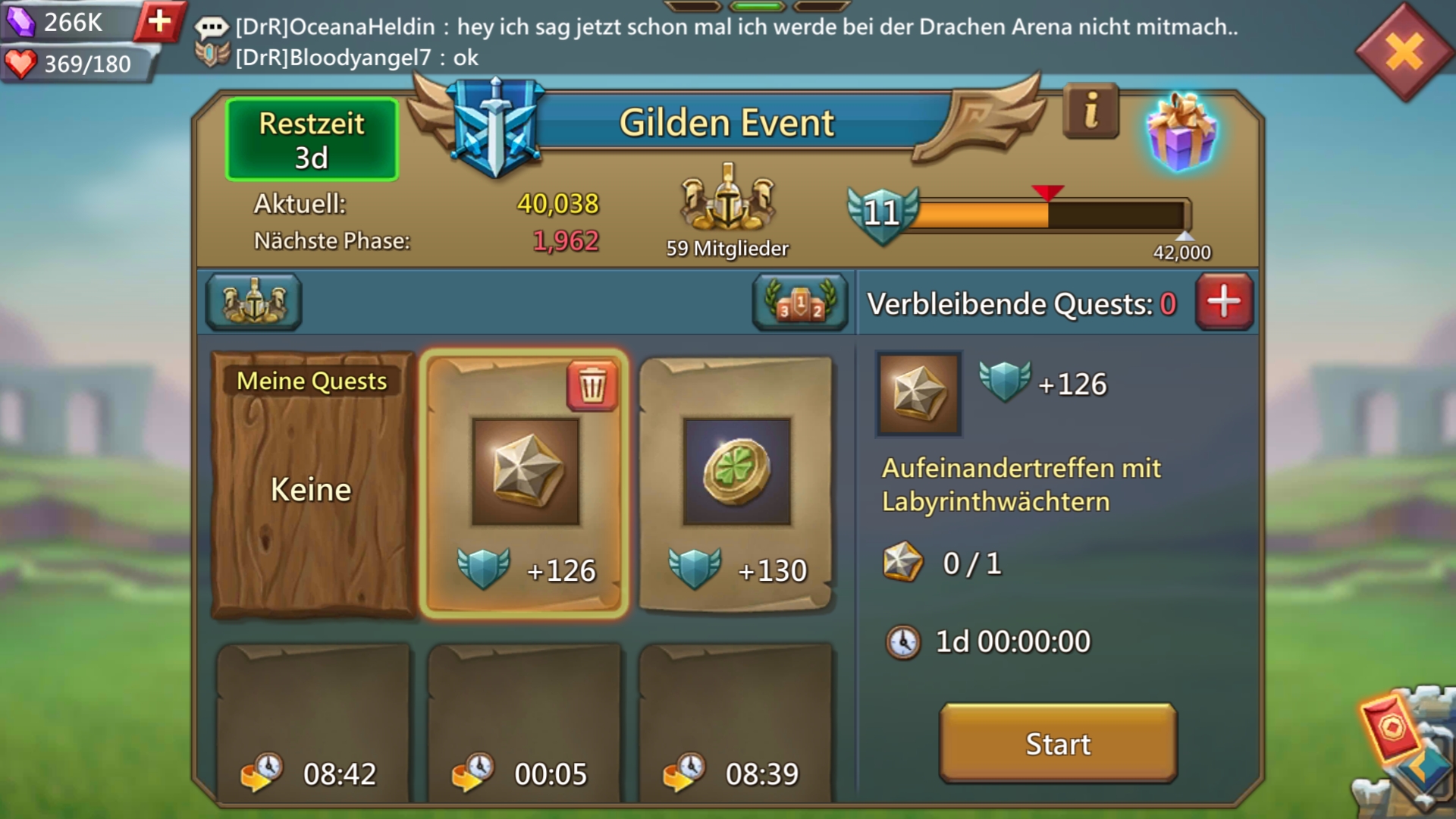This screenshot has width=1456, height=819.
Task: Open the Meine Quests panel
Action: point(312,485)
